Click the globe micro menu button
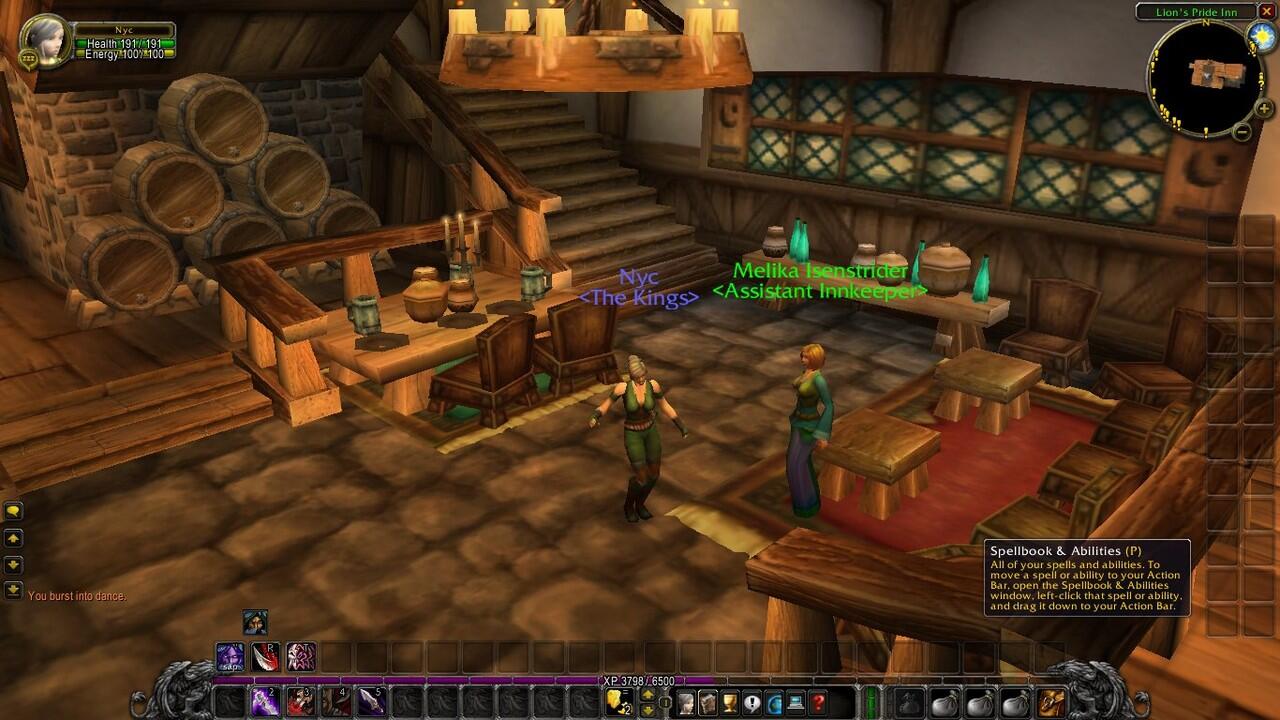 point(775,702)
